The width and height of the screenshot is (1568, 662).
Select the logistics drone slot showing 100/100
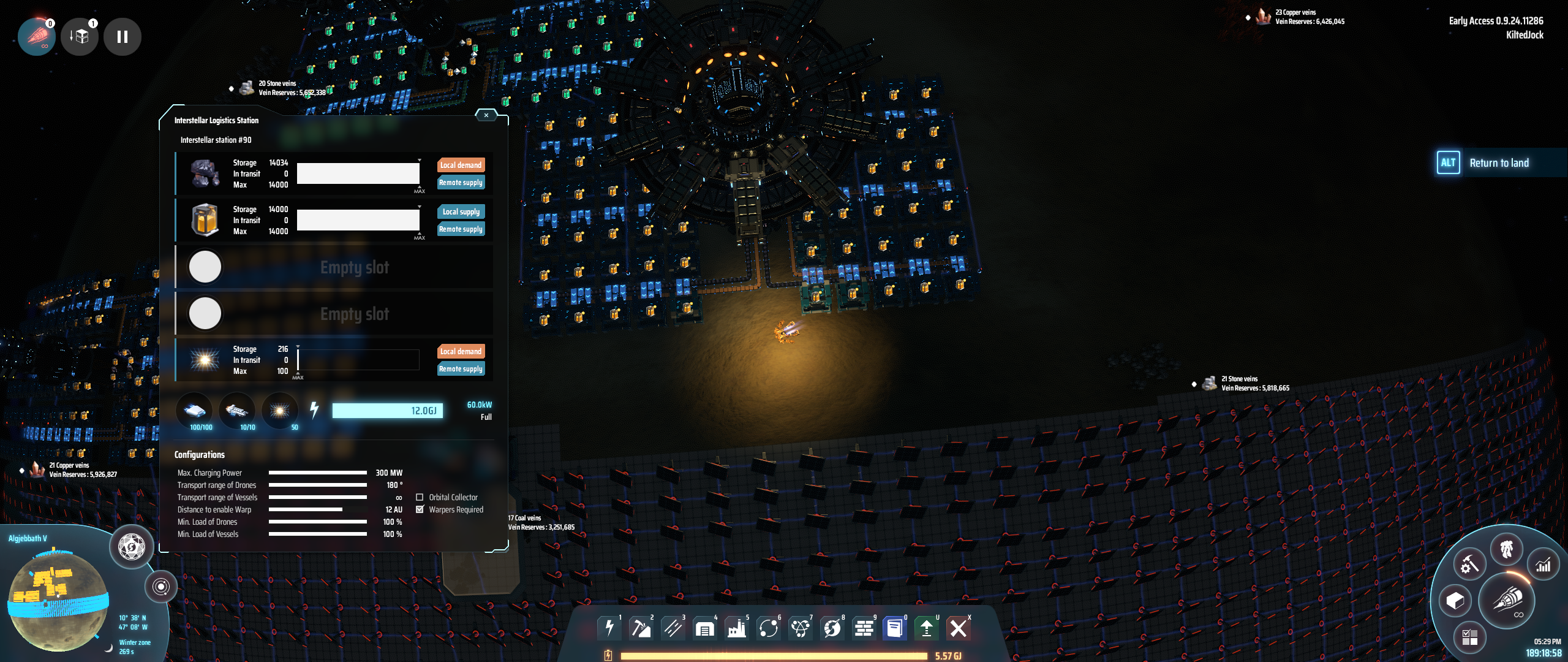195,411
